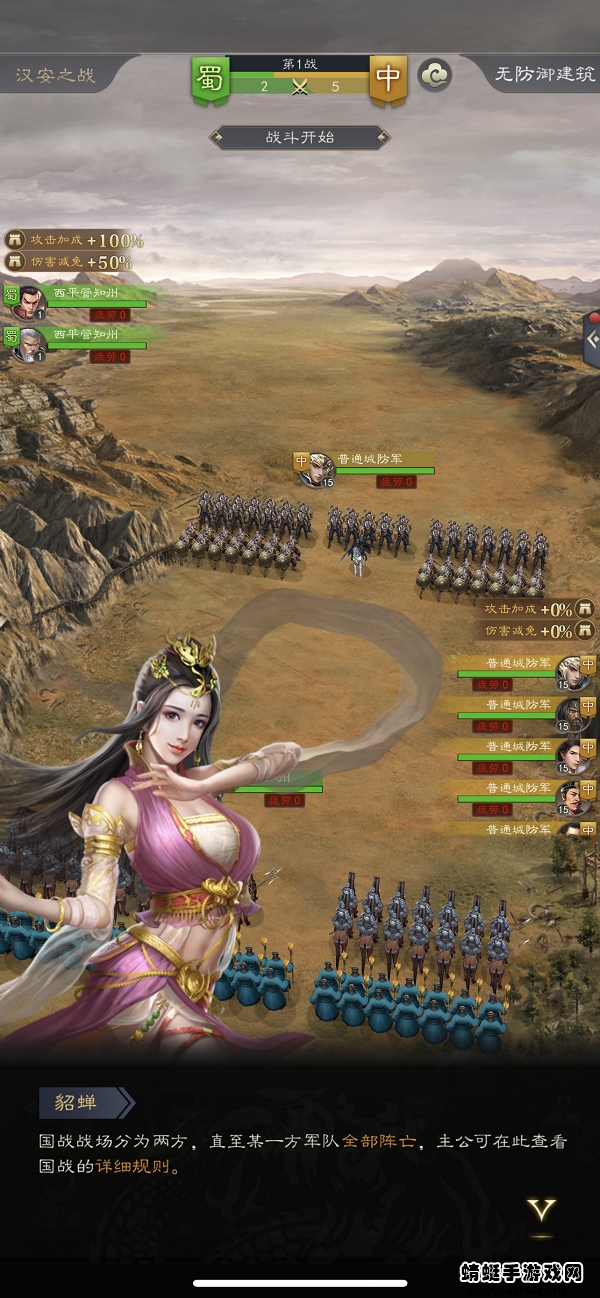Select the dark-haired 西平管知州 general portrait
The height and width of the screenshot is (1298, 600).
click(33, 299)
